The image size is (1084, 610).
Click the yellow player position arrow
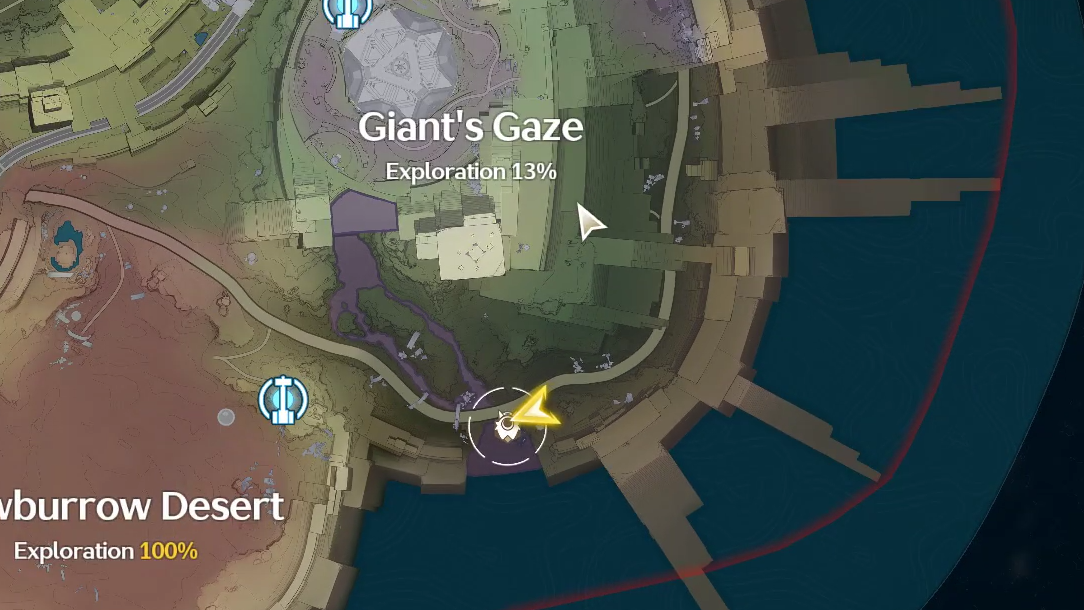(537, 408)
